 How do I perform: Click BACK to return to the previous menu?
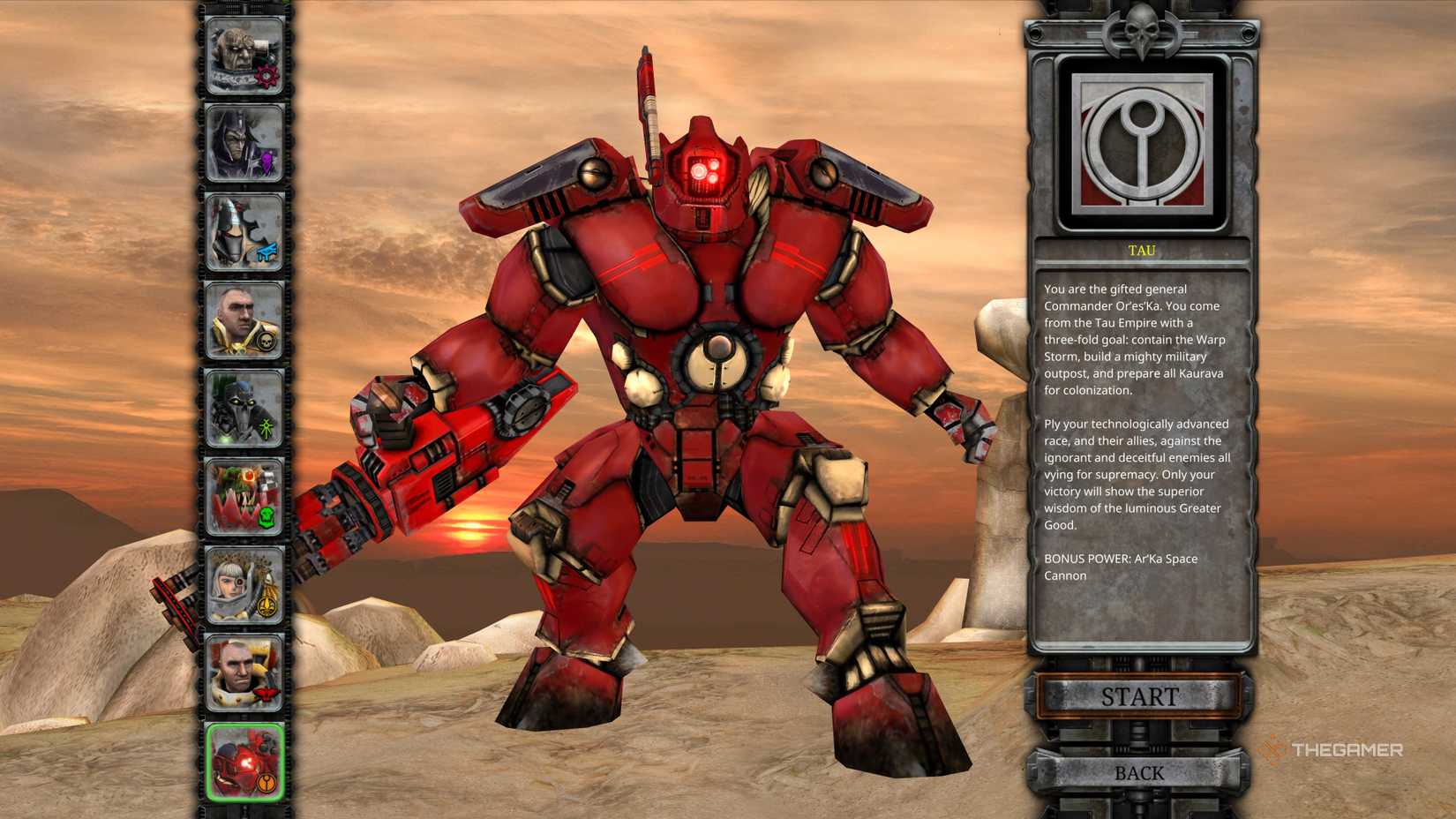pyautogui.click(x=1140, y=771)
